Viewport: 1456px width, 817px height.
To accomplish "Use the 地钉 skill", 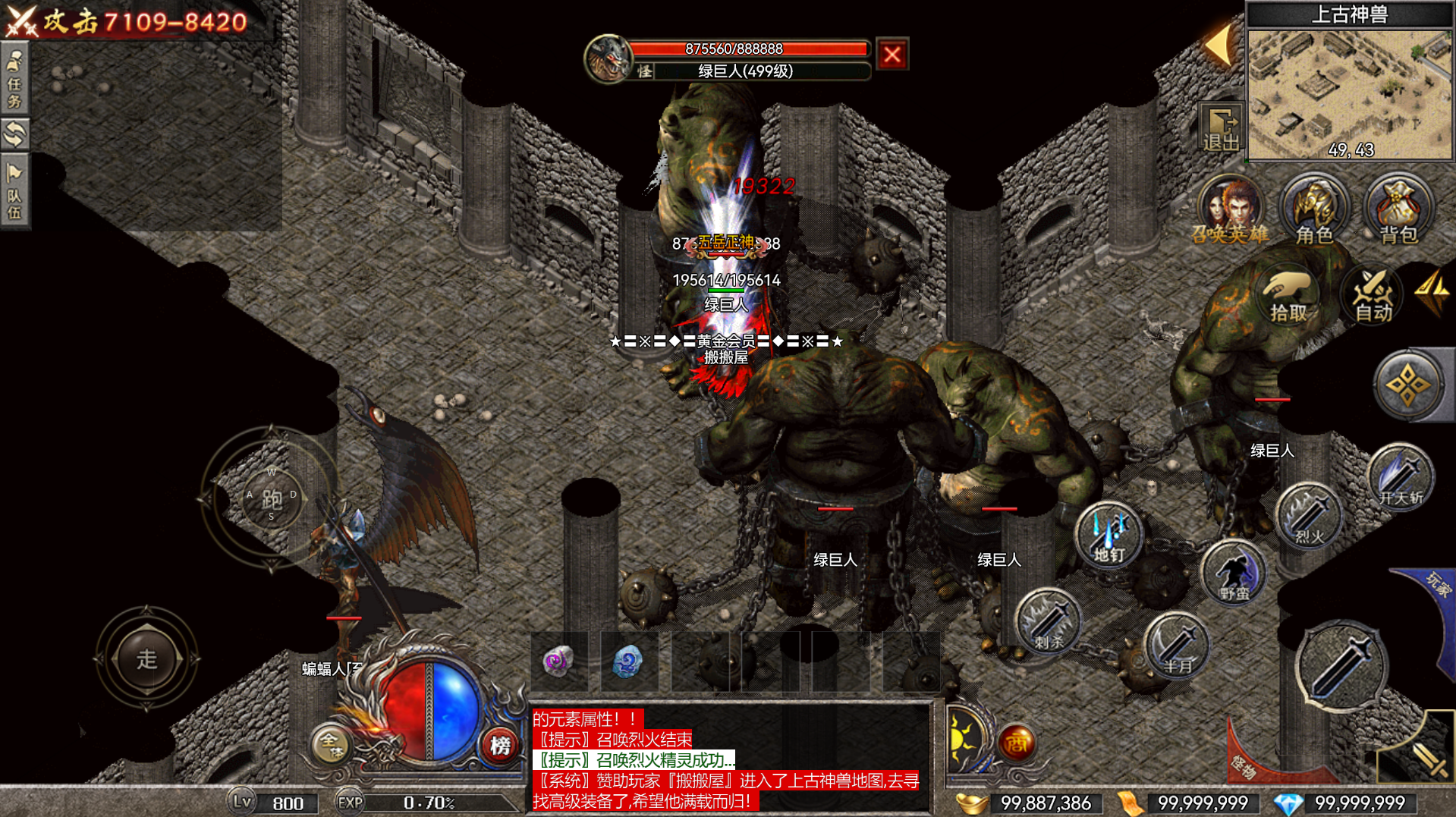I will point(1109,535).
